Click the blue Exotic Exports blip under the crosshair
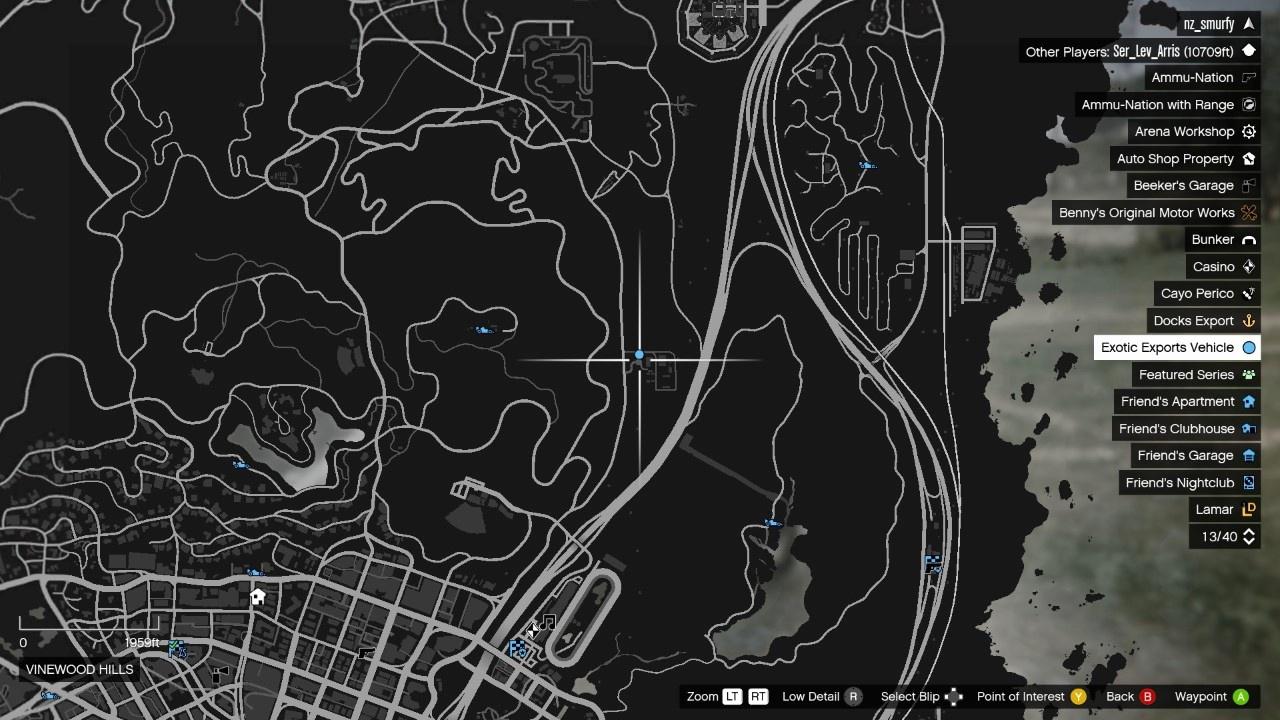The height and width of the screenshot is (720, 1280). (639, 355)
